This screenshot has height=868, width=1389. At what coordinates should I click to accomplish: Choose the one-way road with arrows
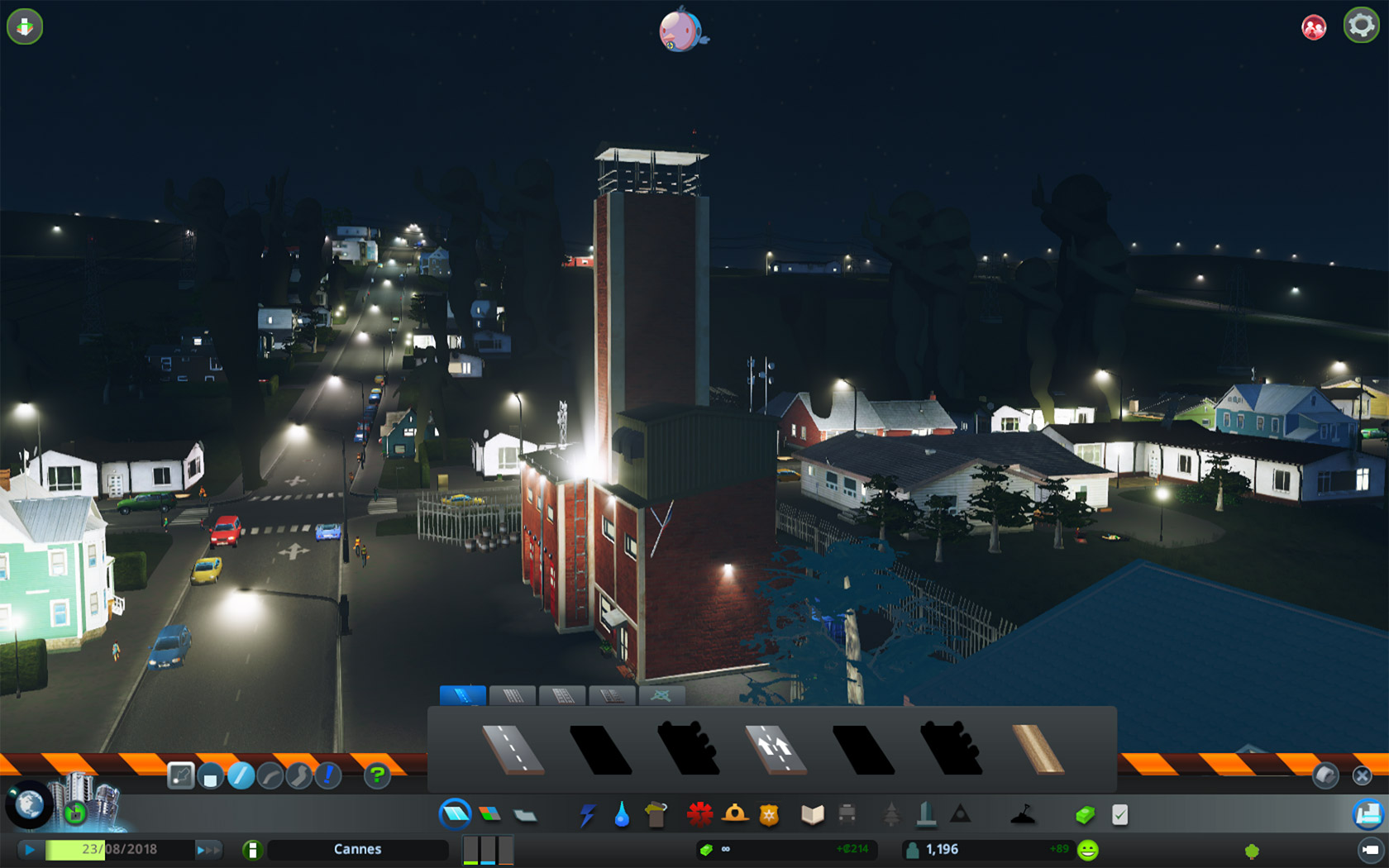[776, 749]
